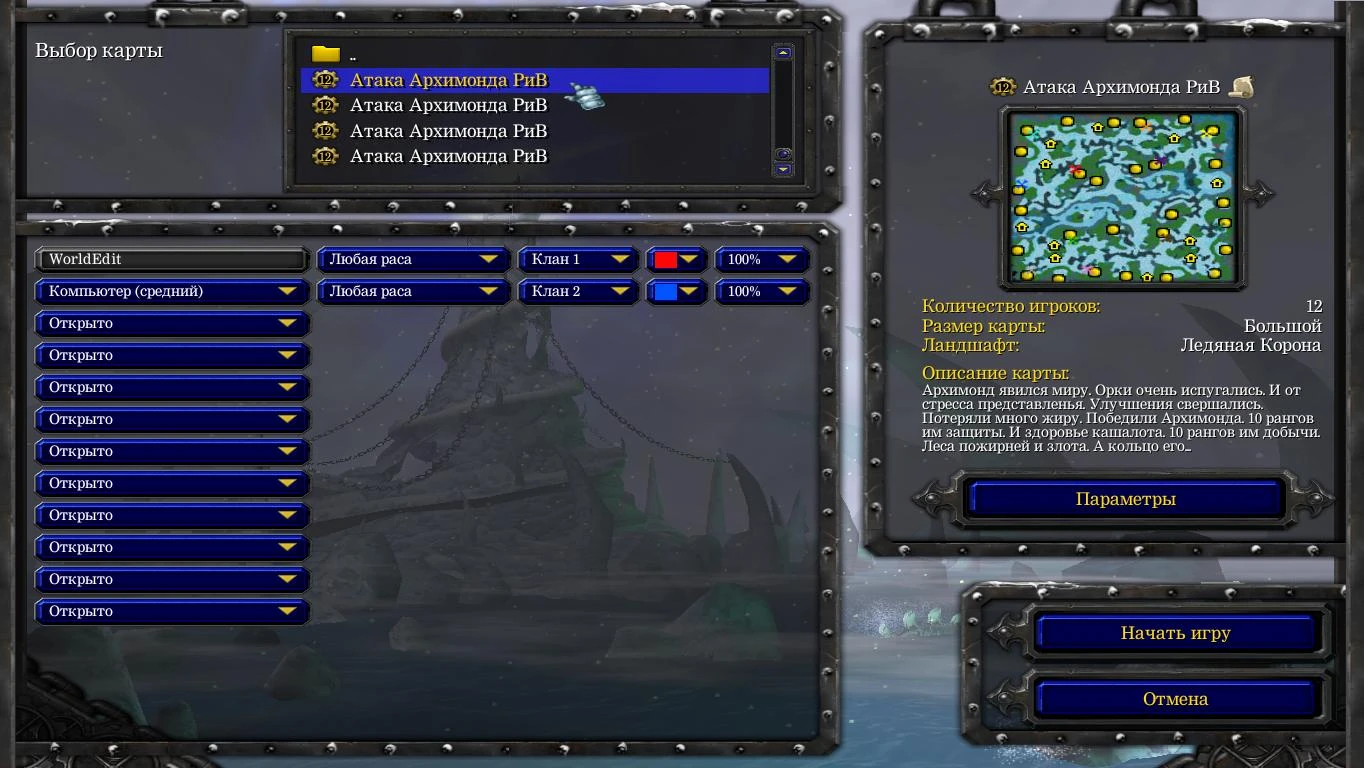The width and height of the screenshot is (1364, 768).
Task: Click the 12-player icon beside the second map
Action: click(325, 105)
